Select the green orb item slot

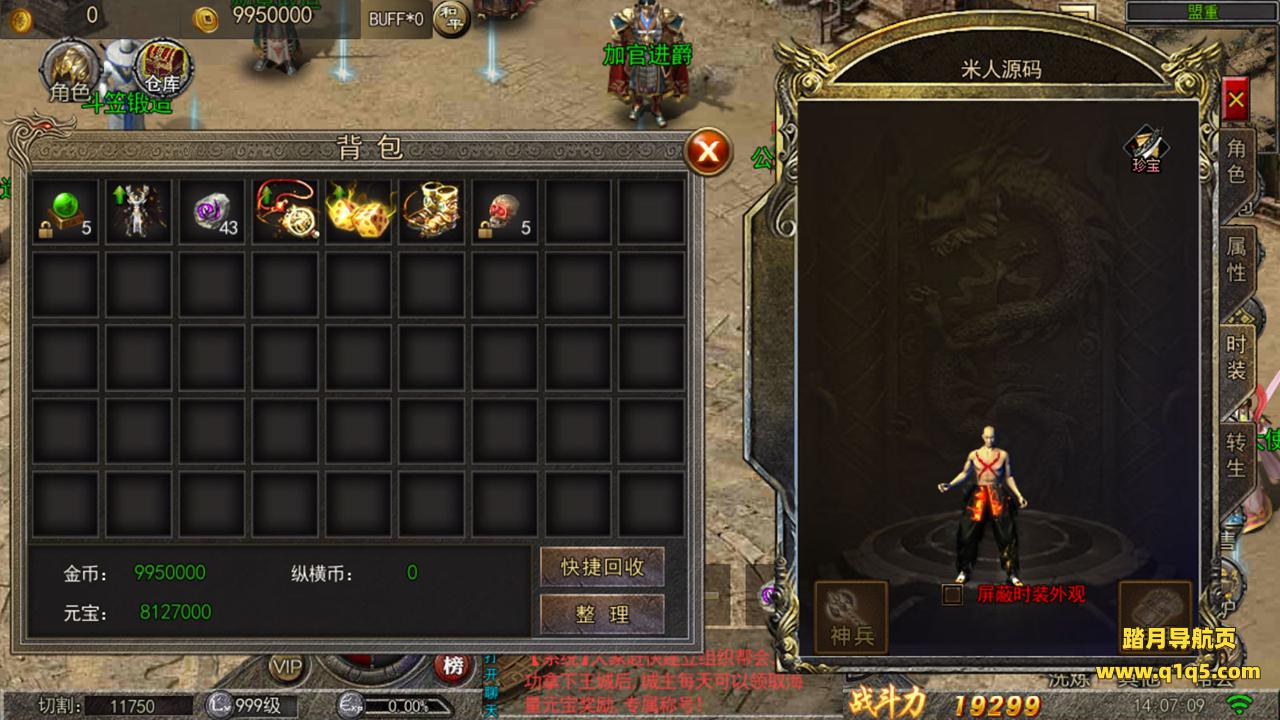tap(65, 211)
